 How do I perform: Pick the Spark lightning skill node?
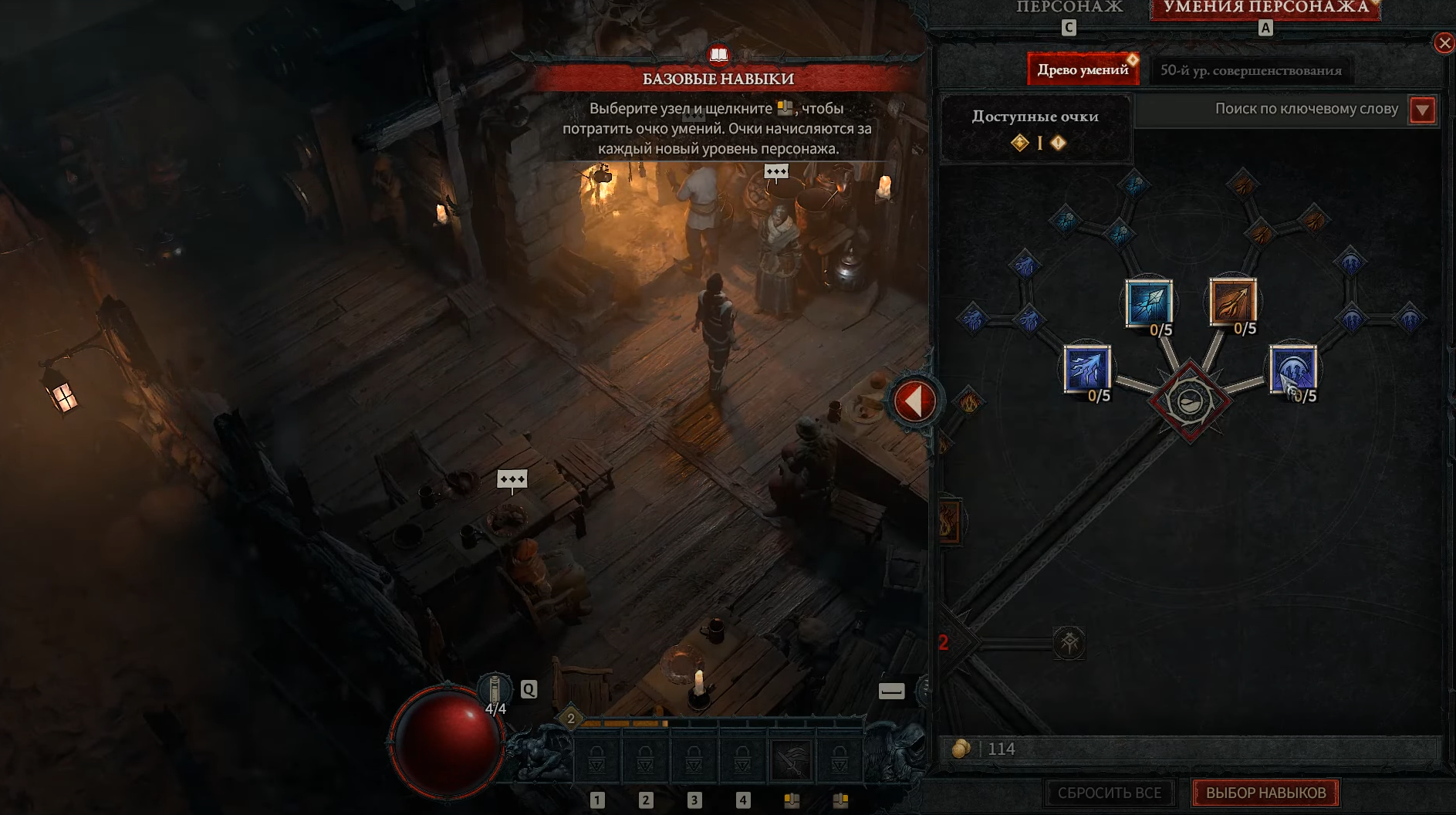pyautogui.click(x=1086, y=368)
